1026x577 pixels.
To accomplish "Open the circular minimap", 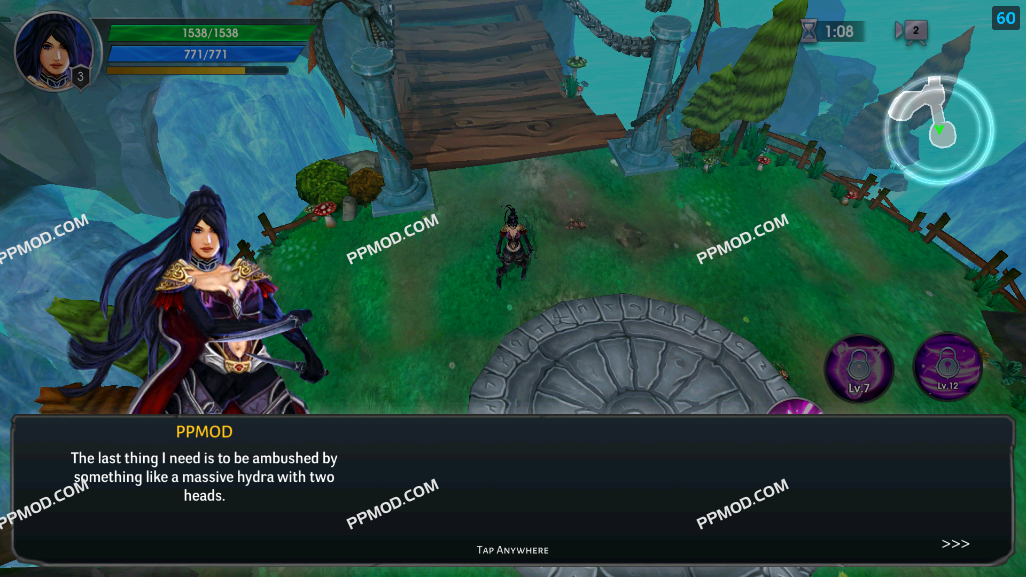I will (x=938, y=129).
